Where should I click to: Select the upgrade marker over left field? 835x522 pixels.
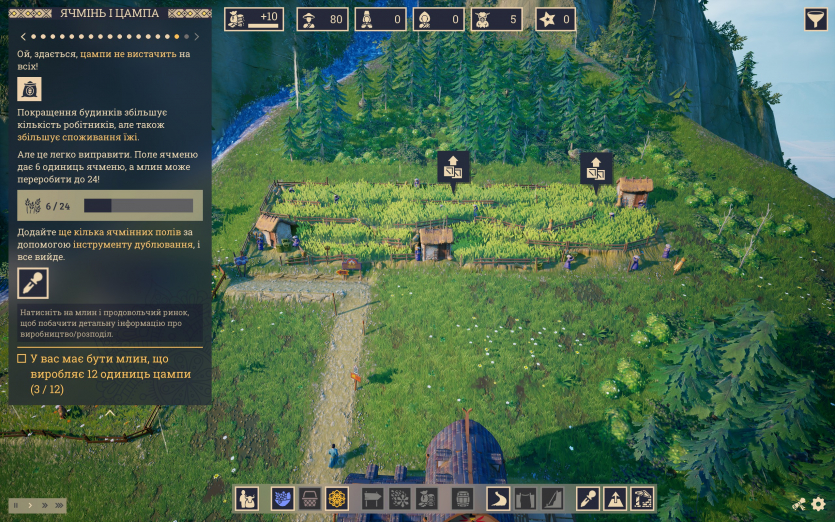[x=452, y=167]
